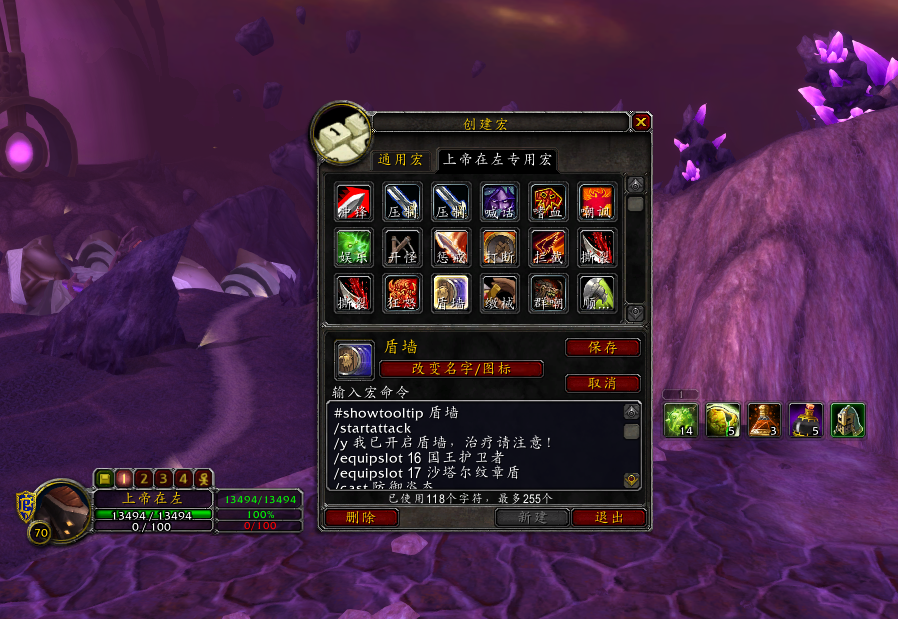Pick the 拦截 macro icon

pyautogui.click(x=547, y=247)
